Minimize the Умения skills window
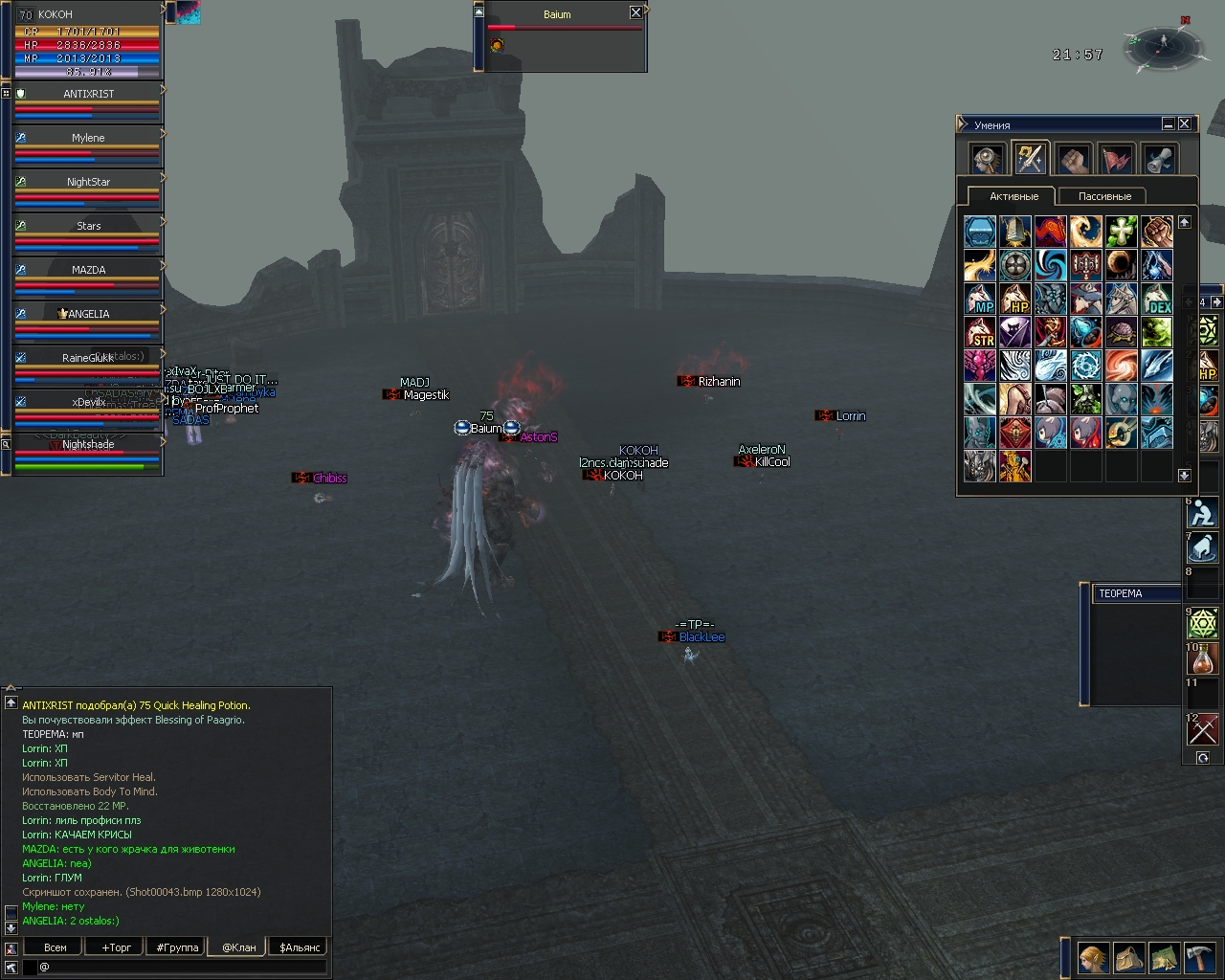This screenshot has height=980, width=1225. [x=1169, y=123]
